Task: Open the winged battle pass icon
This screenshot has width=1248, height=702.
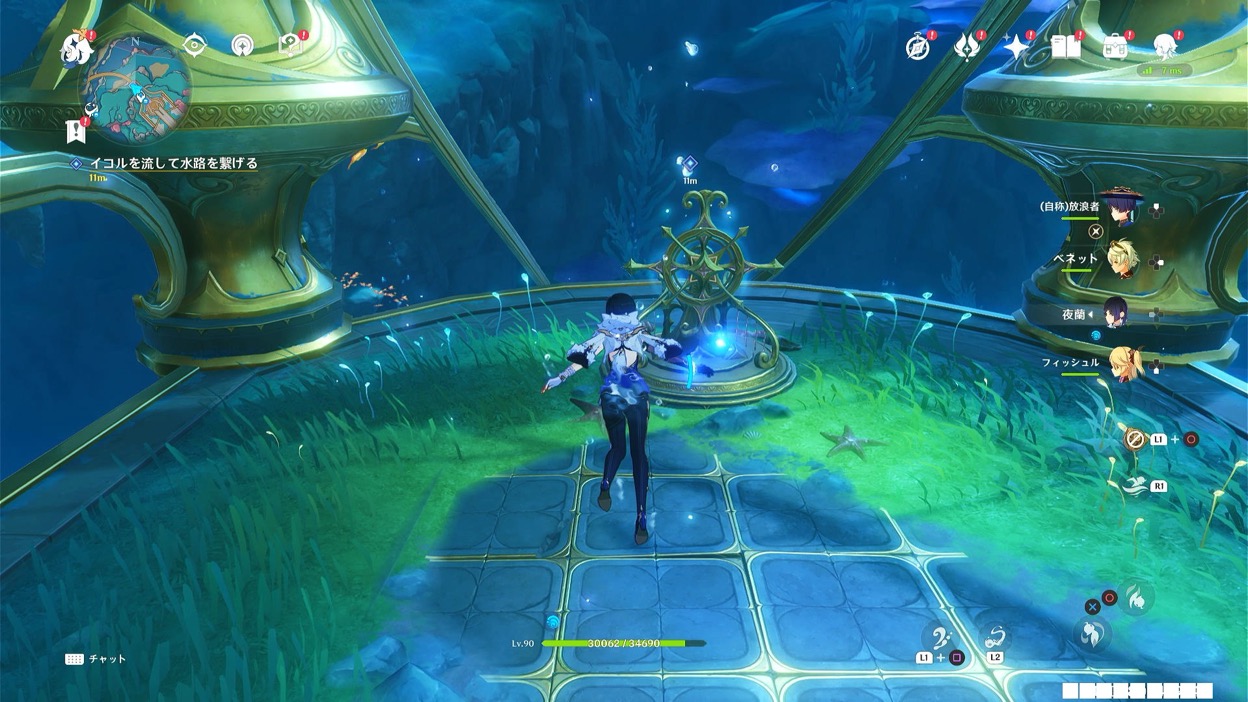Action: pyautogui.click(x=967, y=46)
